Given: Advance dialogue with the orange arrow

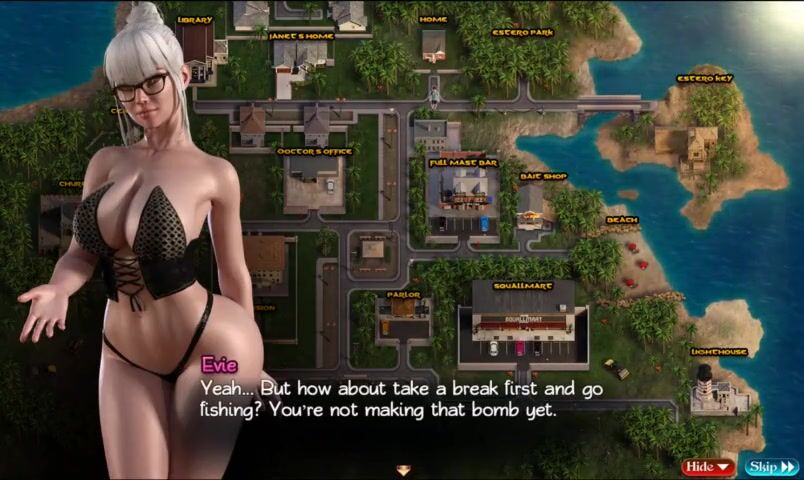Looking at the screenshot, I should (403, 469).
